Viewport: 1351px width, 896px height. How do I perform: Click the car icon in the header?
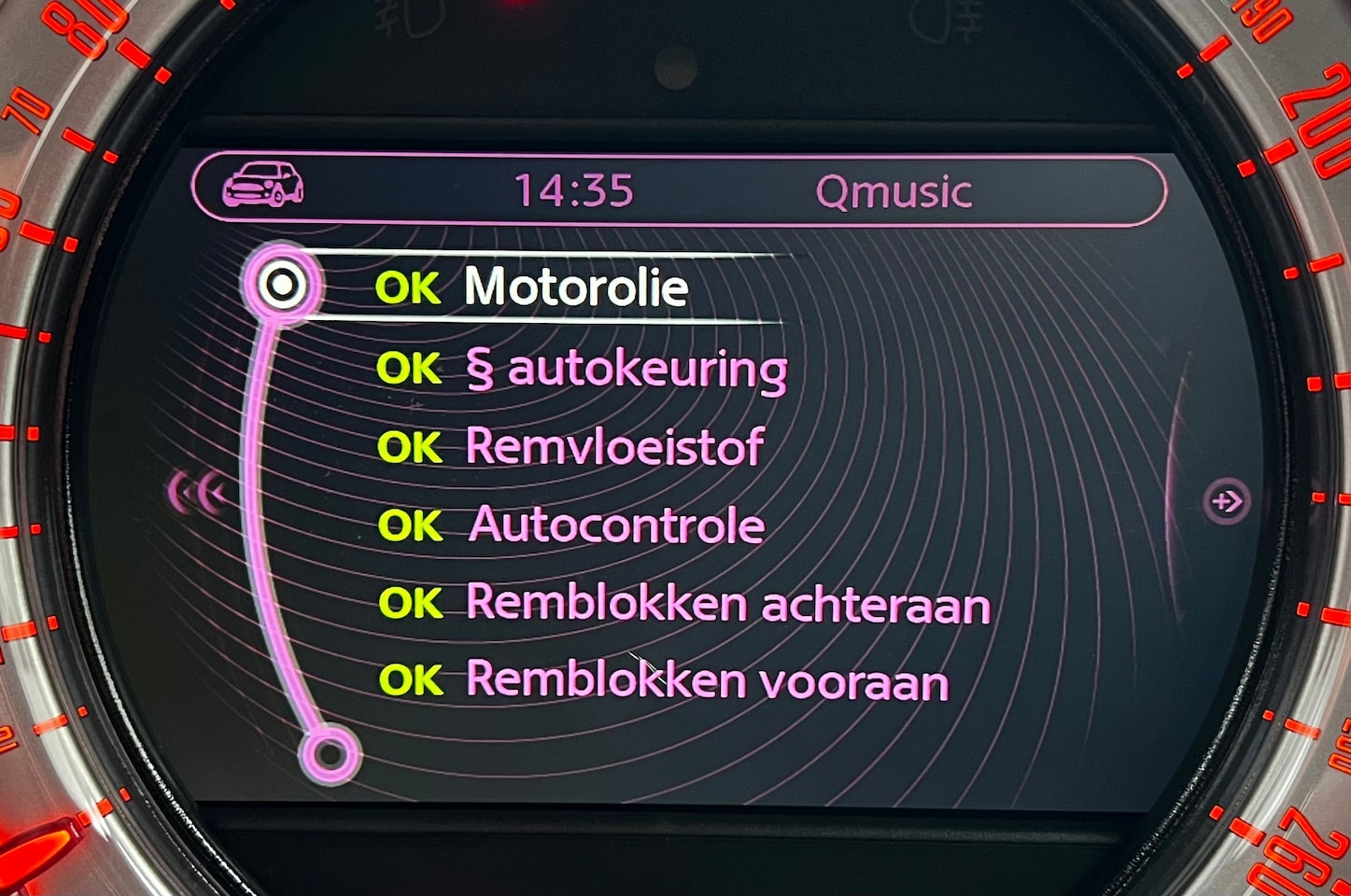click(x=263, y=184)
